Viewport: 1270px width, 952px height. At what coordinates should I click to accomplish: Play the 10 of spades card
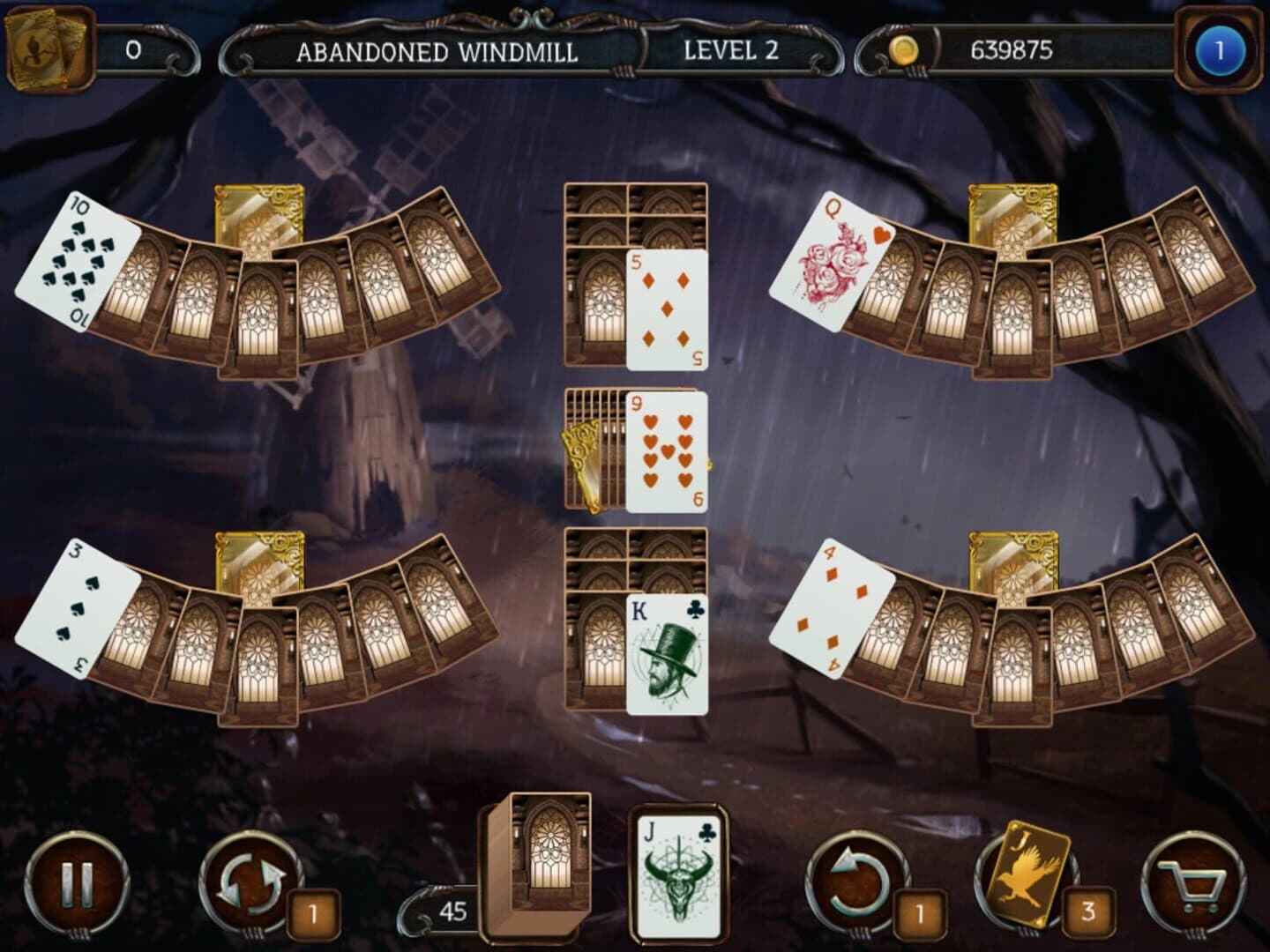click(x=84, y=264)
